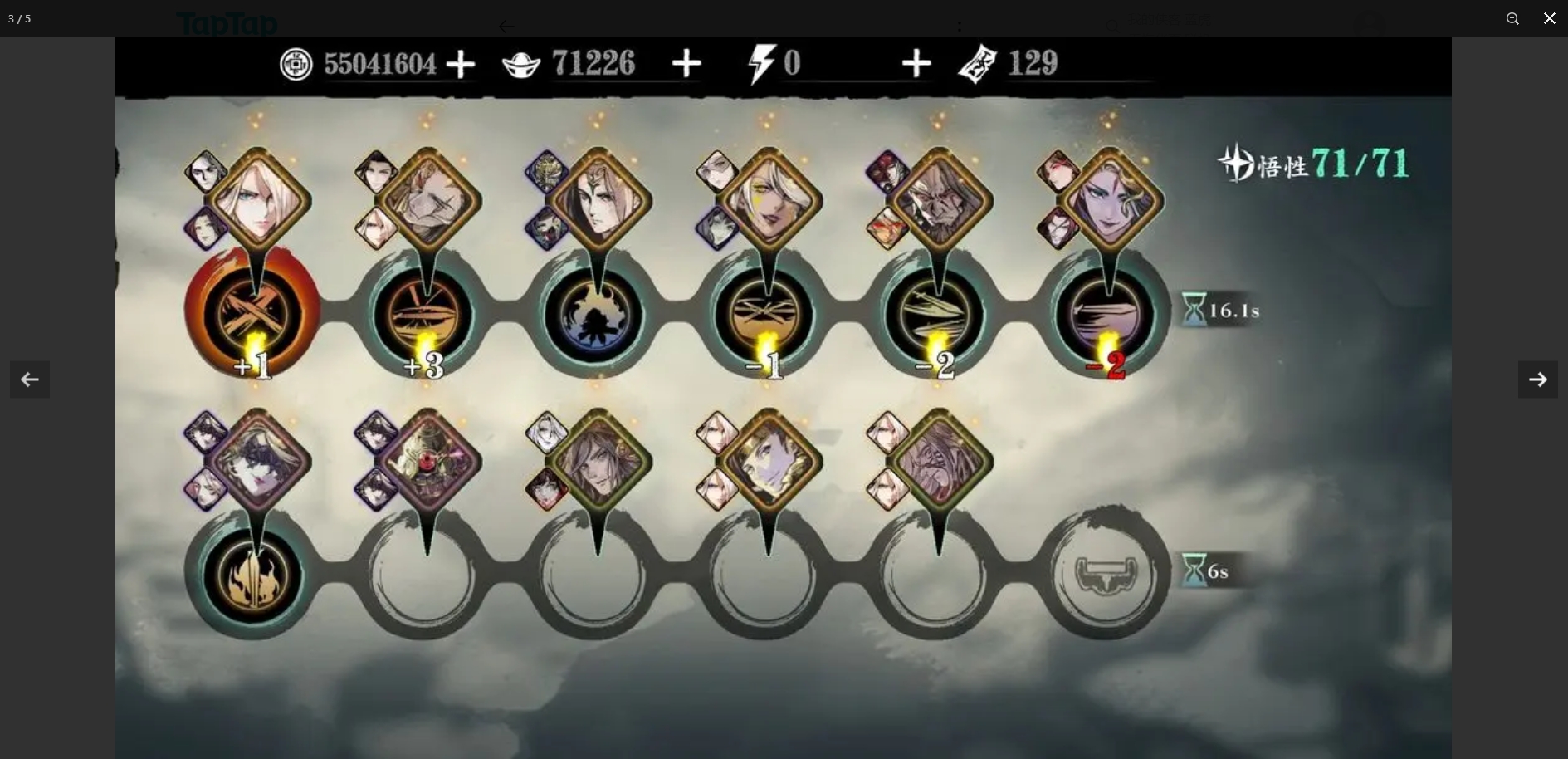The height and width of the screenshot is (759, 1568).
Task: Add more copper coins with plus button
Action: 461,64
